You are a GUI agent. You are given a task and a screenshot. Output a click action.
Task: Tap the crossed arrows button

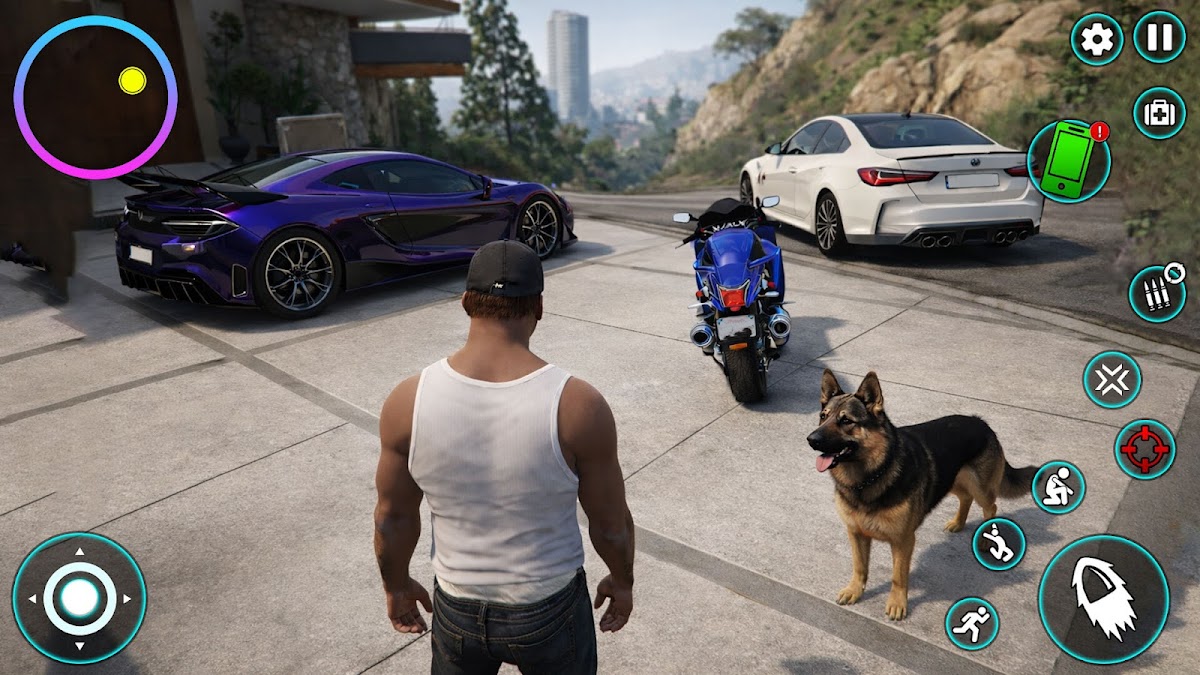(1112, 380)
